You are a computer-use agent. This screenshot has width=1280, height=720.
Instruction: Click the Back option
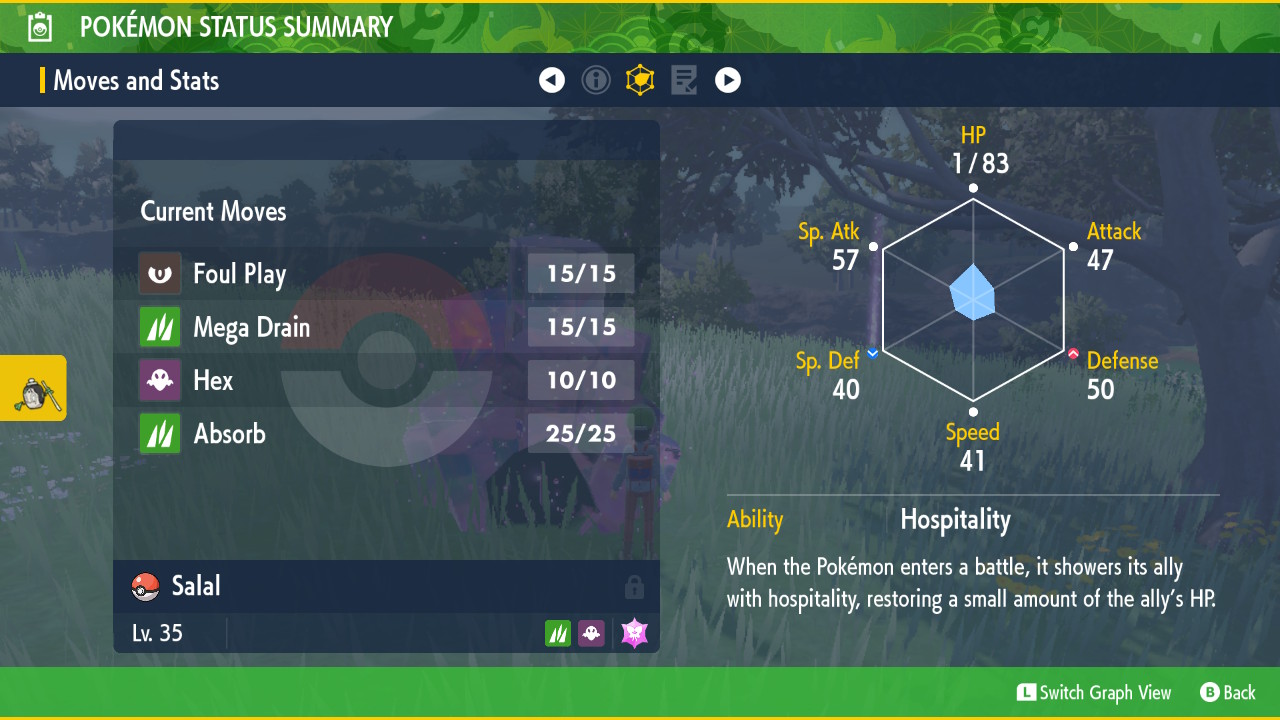[1228, 692]
